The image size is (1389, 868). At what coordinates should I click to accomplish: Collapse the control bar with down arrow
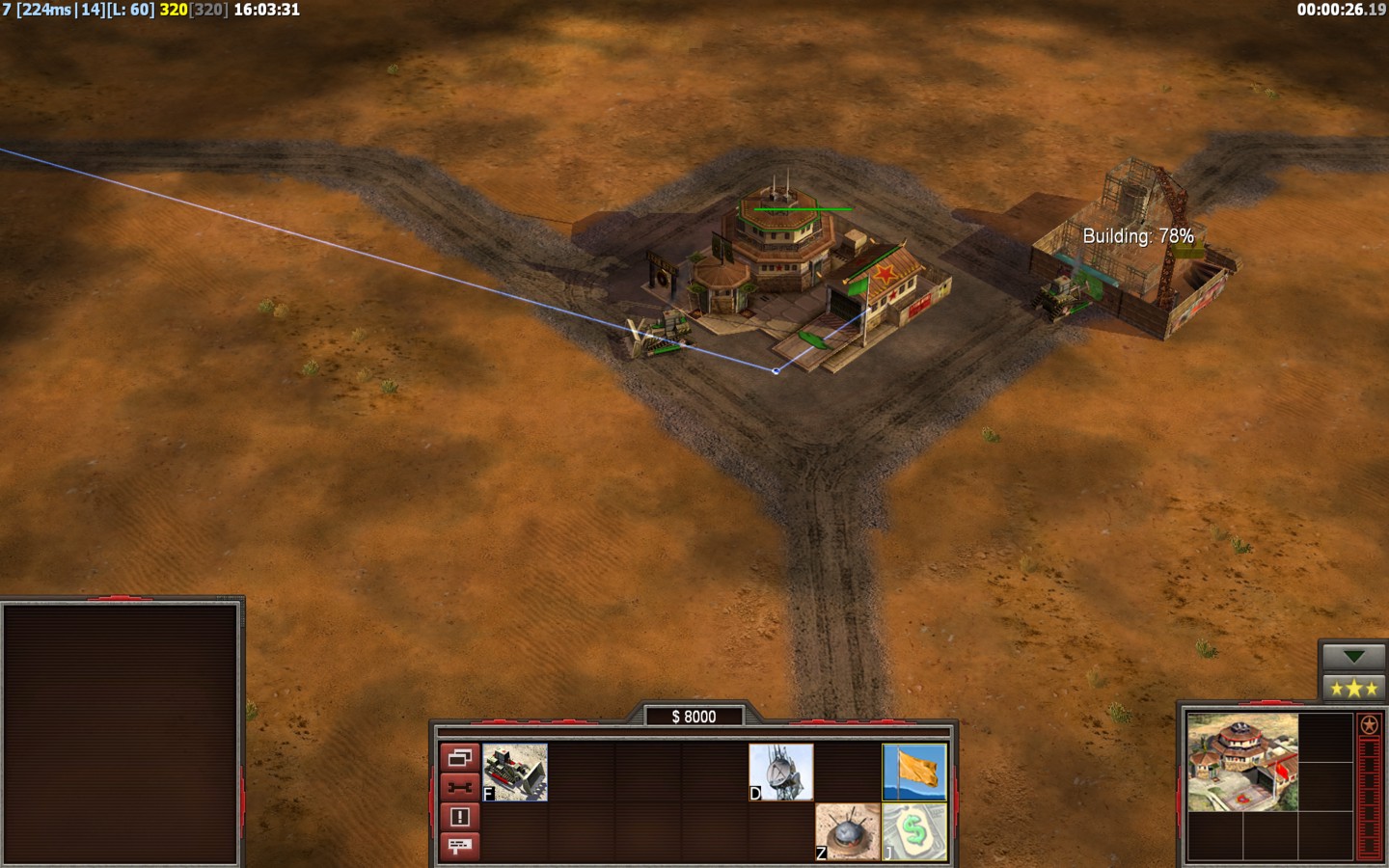coord(1353,657)
